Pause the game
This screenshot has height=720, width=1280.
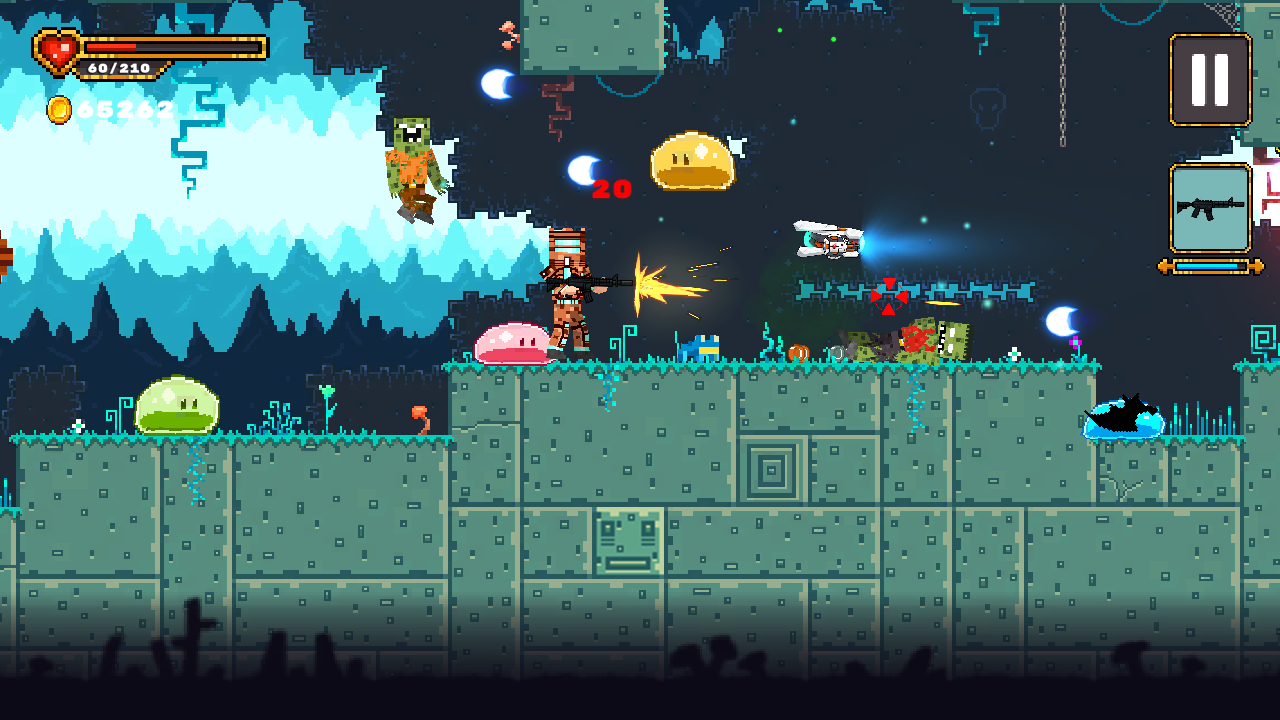click(1210, 80)
